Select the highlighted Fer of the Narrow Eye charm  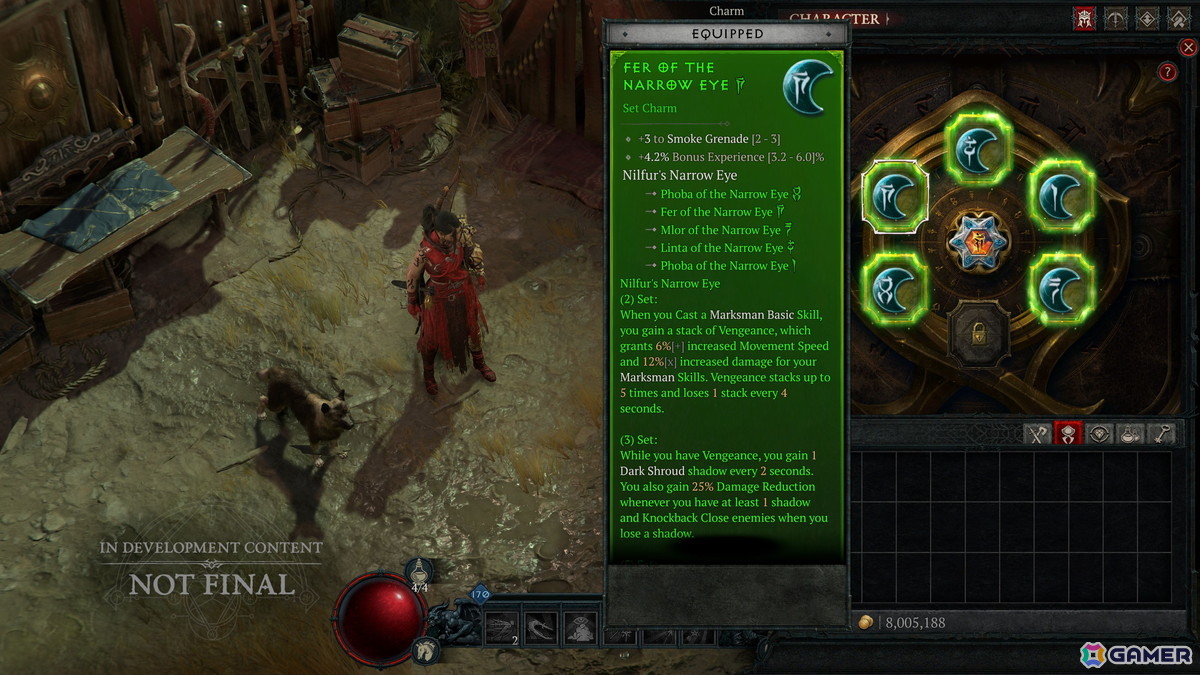tap(895, 197)
